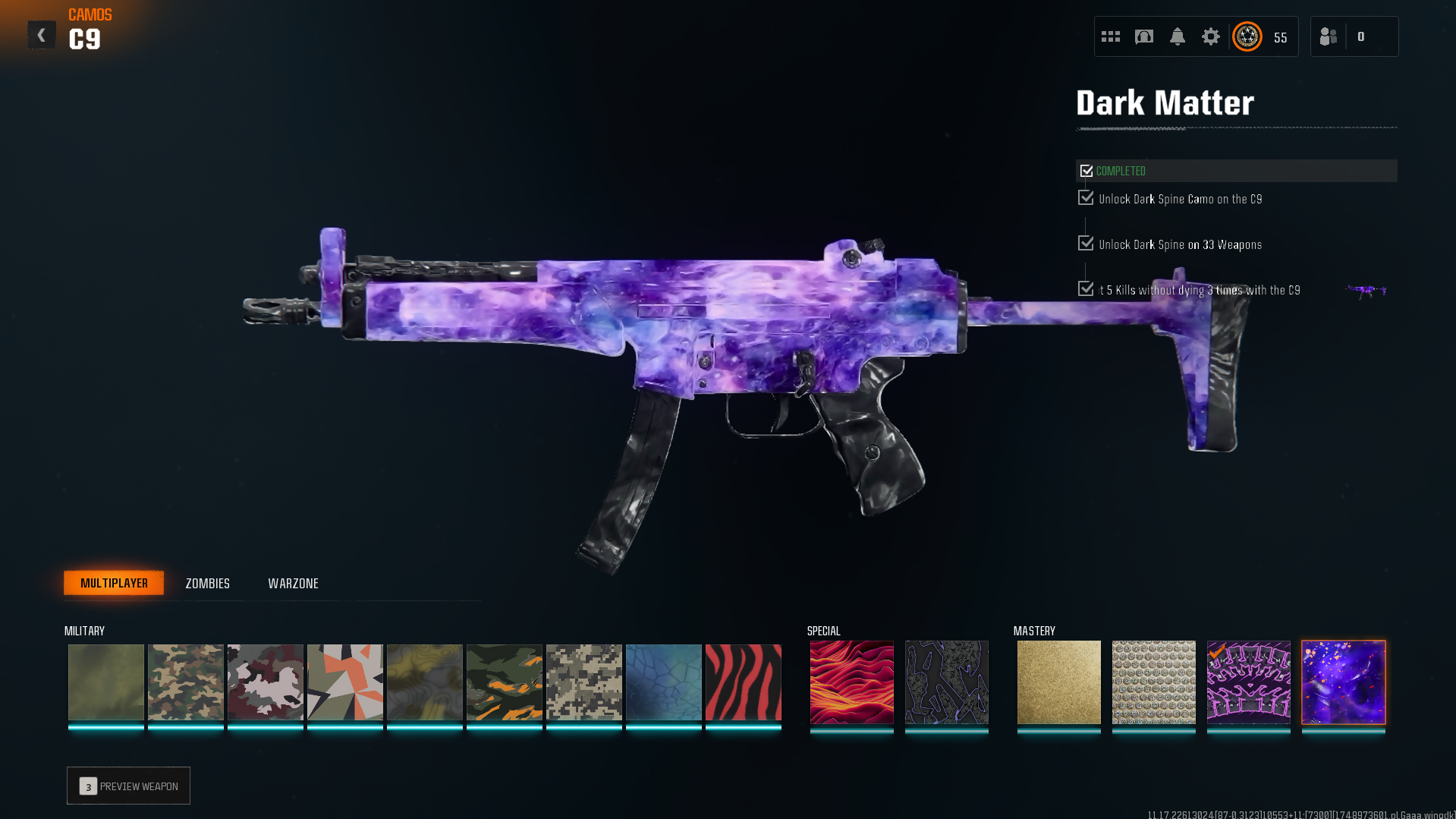Select the blue cracked scale camo
This screenshot has width=1456, height=819.
(663, 682)
